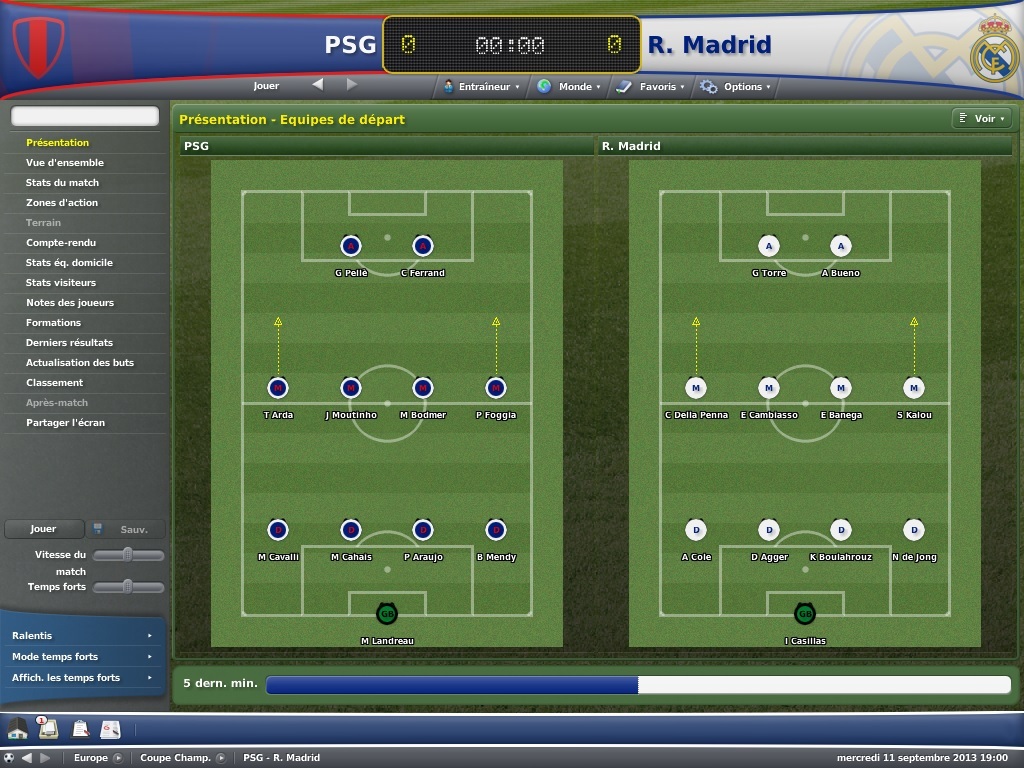Viewport: 1024px width, 768px height.
Task: View the Compte-rendu report
Action: point(59,243)
